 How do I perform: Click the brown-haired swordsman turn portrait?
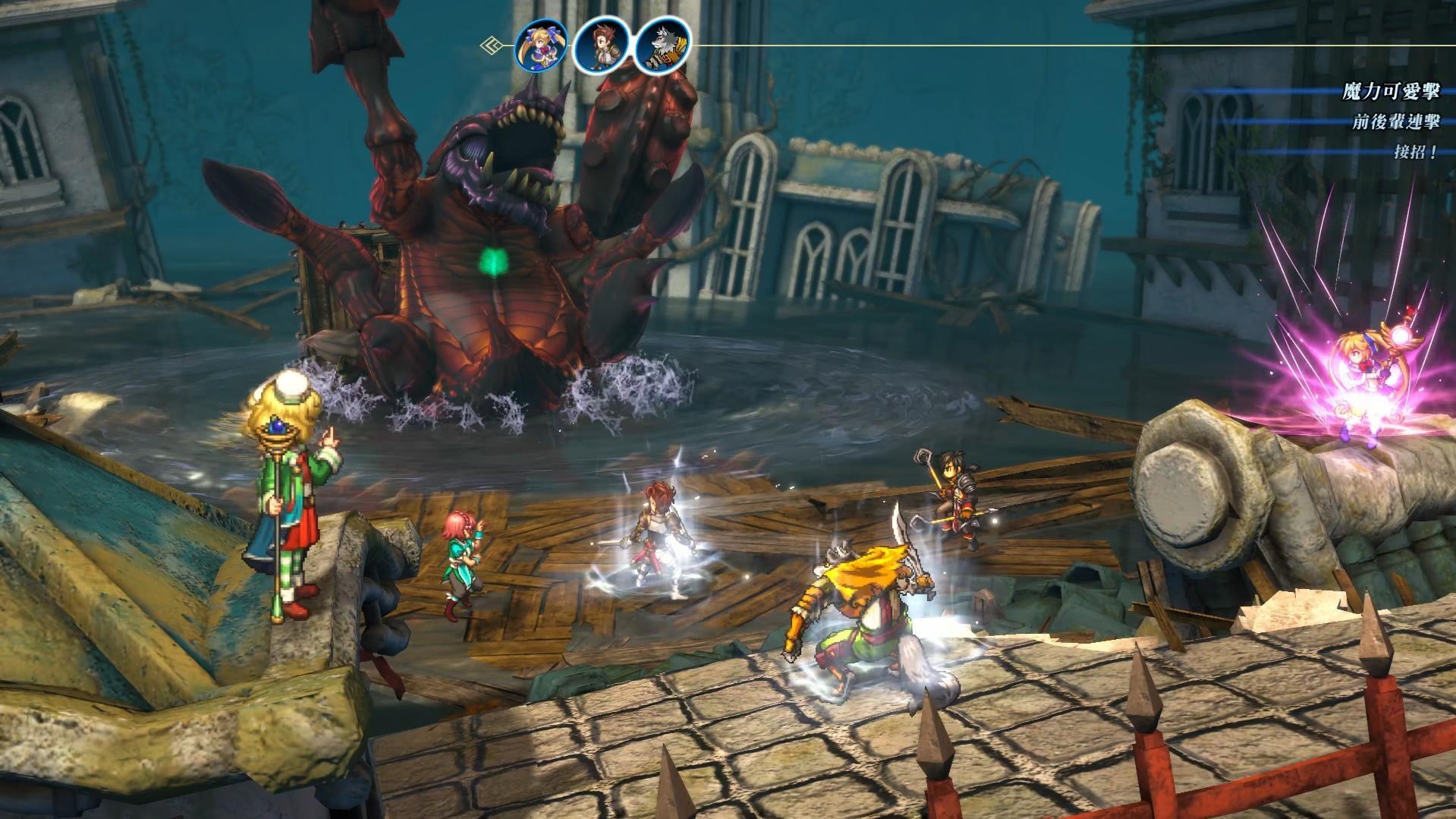click(601, 46)
